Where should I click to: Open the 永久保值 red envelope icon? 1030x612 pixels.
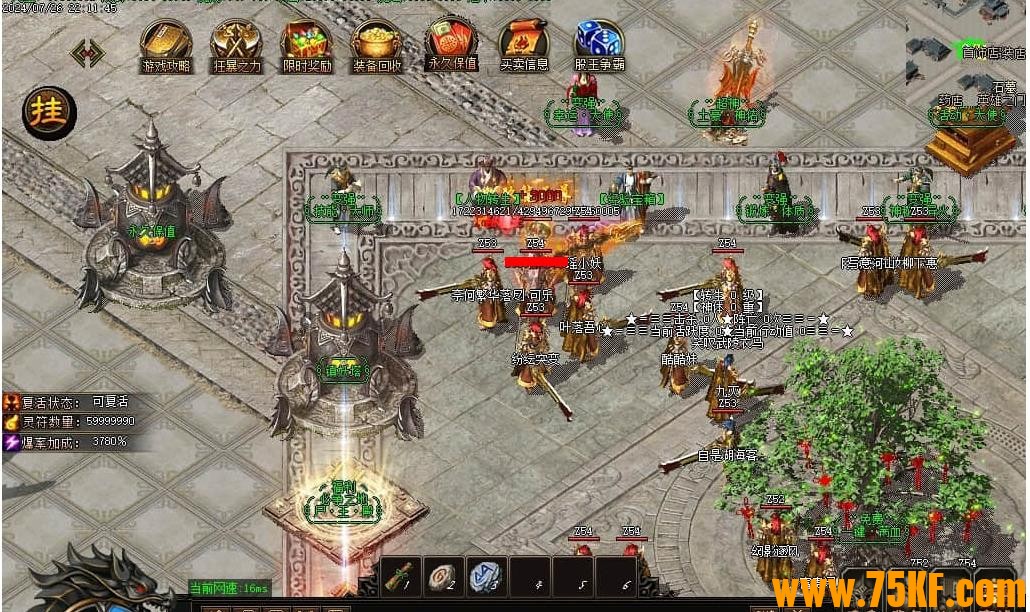(x=452, y=41)
